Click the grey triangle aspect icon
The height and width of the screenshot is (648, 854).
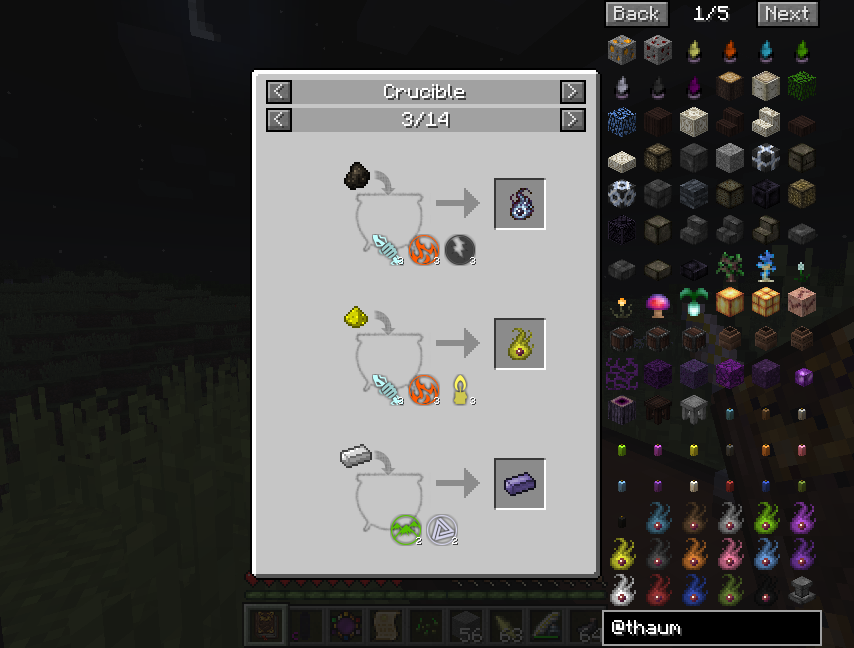point(441,528)
